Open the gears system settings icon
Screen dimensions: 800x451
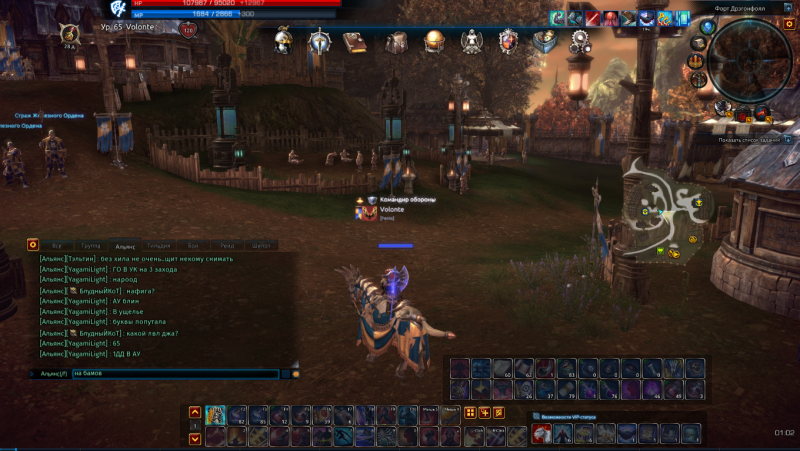[580, 42]
